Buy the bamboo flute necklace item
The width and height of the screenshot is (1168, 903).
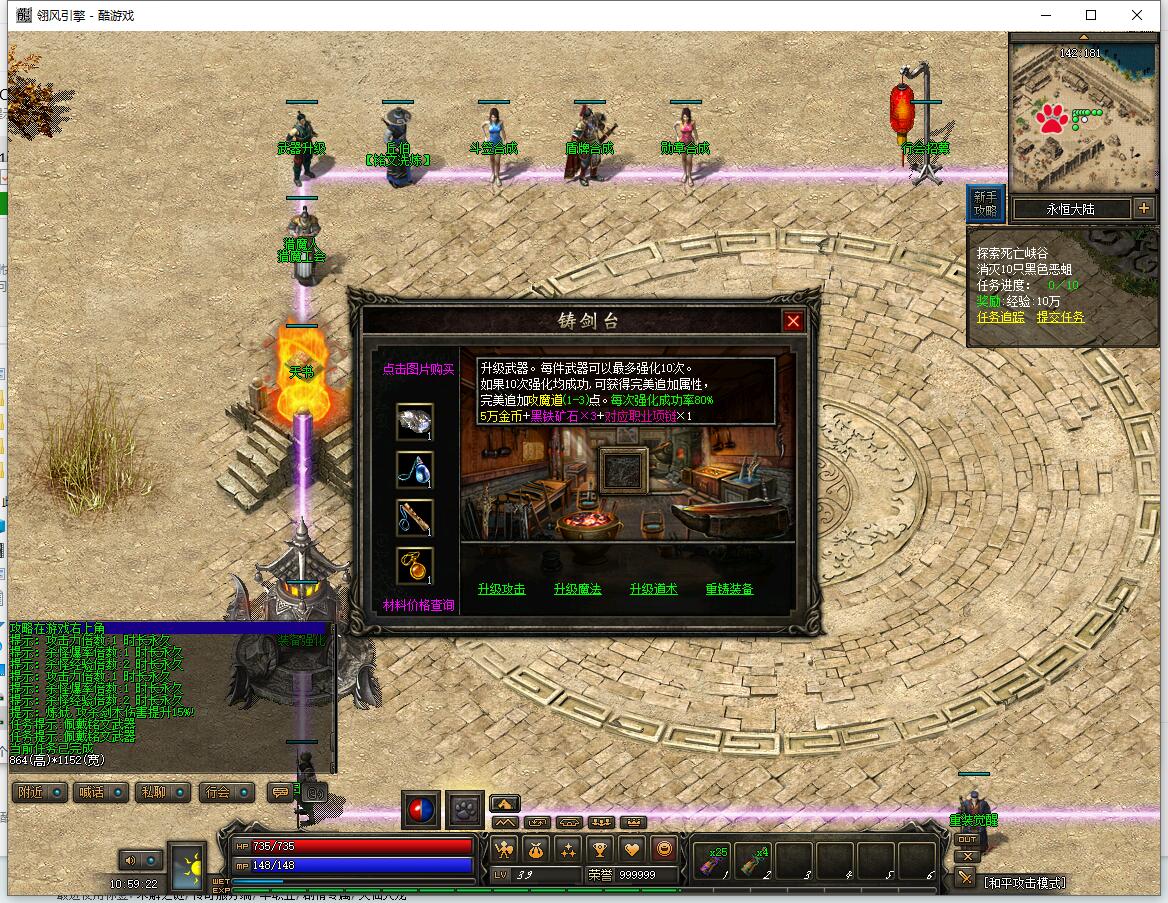pyautogui.click(x=414, y=517)
